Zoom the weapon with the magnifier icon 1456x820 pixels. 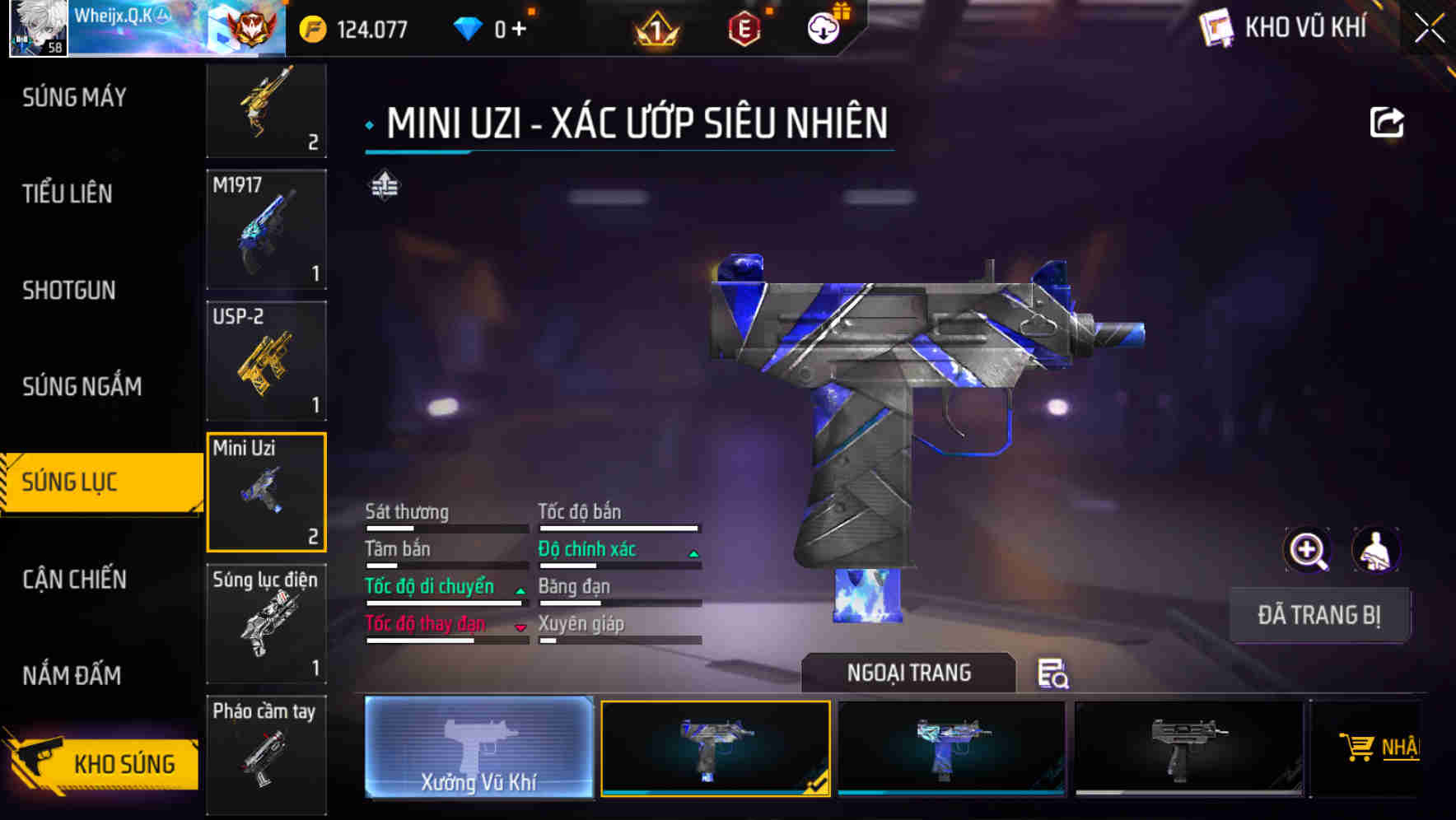1309,550
